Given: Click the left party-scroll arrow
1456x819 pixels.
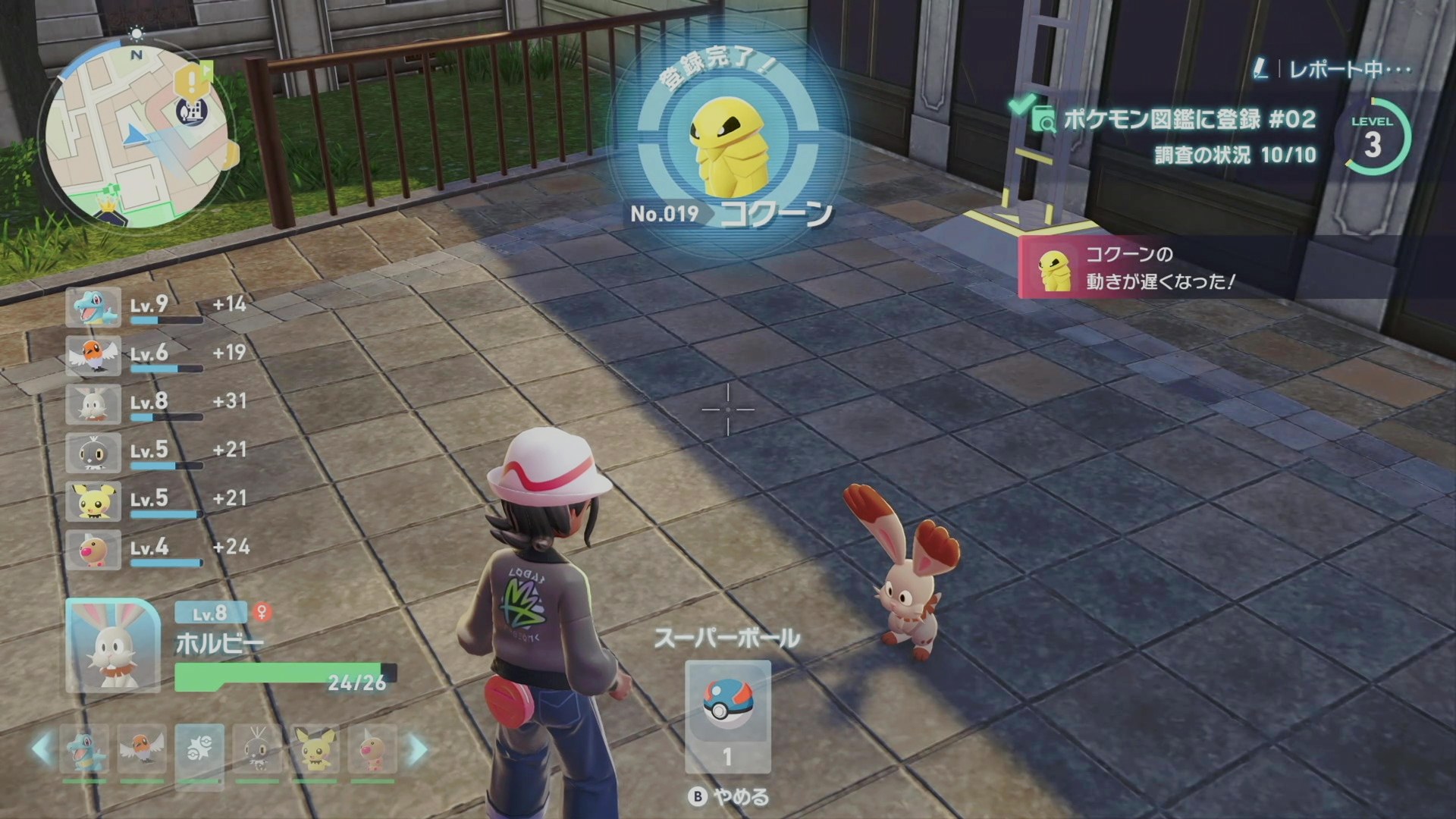Looking at the screenshot, I should pyautogui.click(x=42, y=749).
